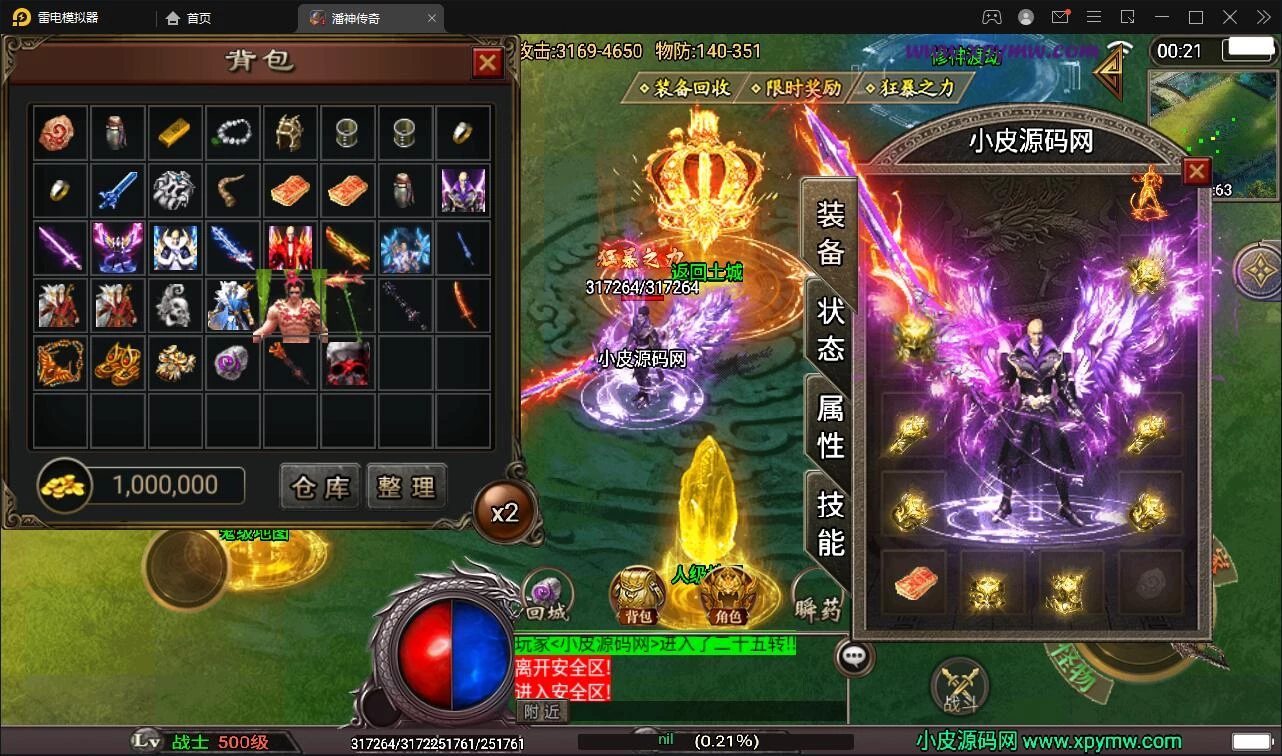The width and height of the screenshot is (1282, 756).
Task: Show the 技能 skills tab
Action: [831, 522]
